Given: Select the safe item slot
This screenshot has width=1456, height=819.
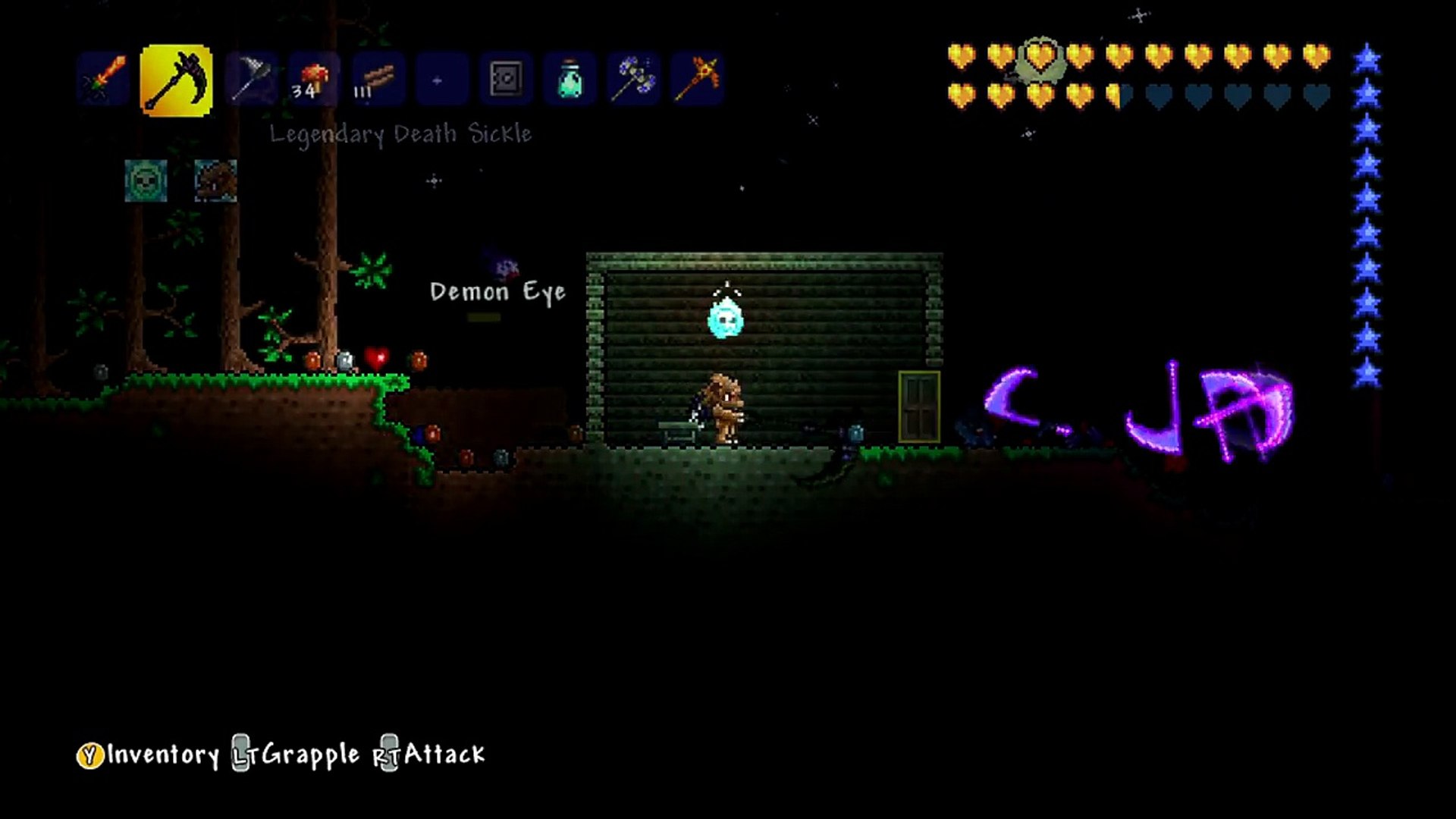Looking at the screenshot, I should click(x=506, y=80).
